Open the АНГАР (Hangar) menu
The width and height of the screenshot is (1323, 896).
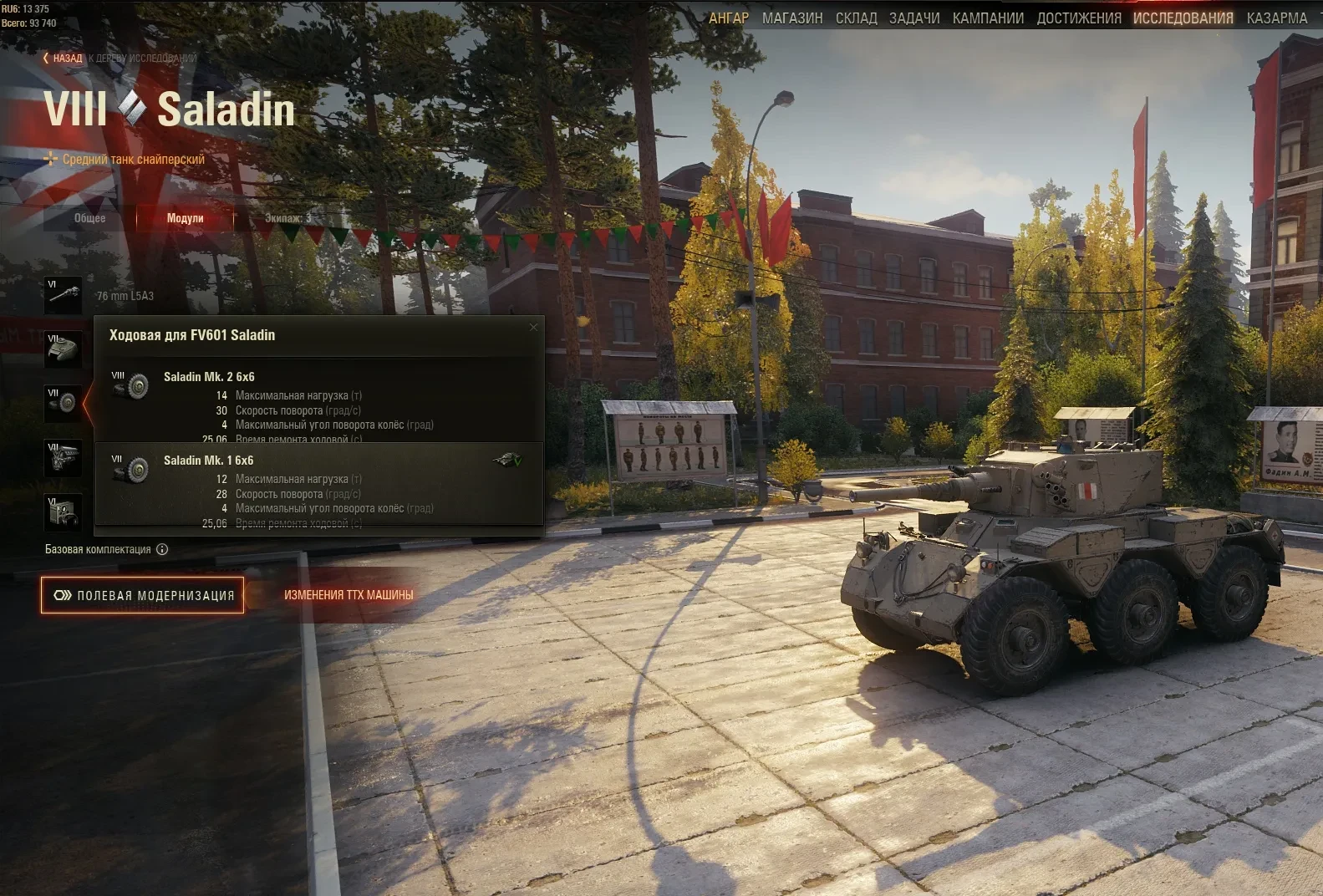728,18
